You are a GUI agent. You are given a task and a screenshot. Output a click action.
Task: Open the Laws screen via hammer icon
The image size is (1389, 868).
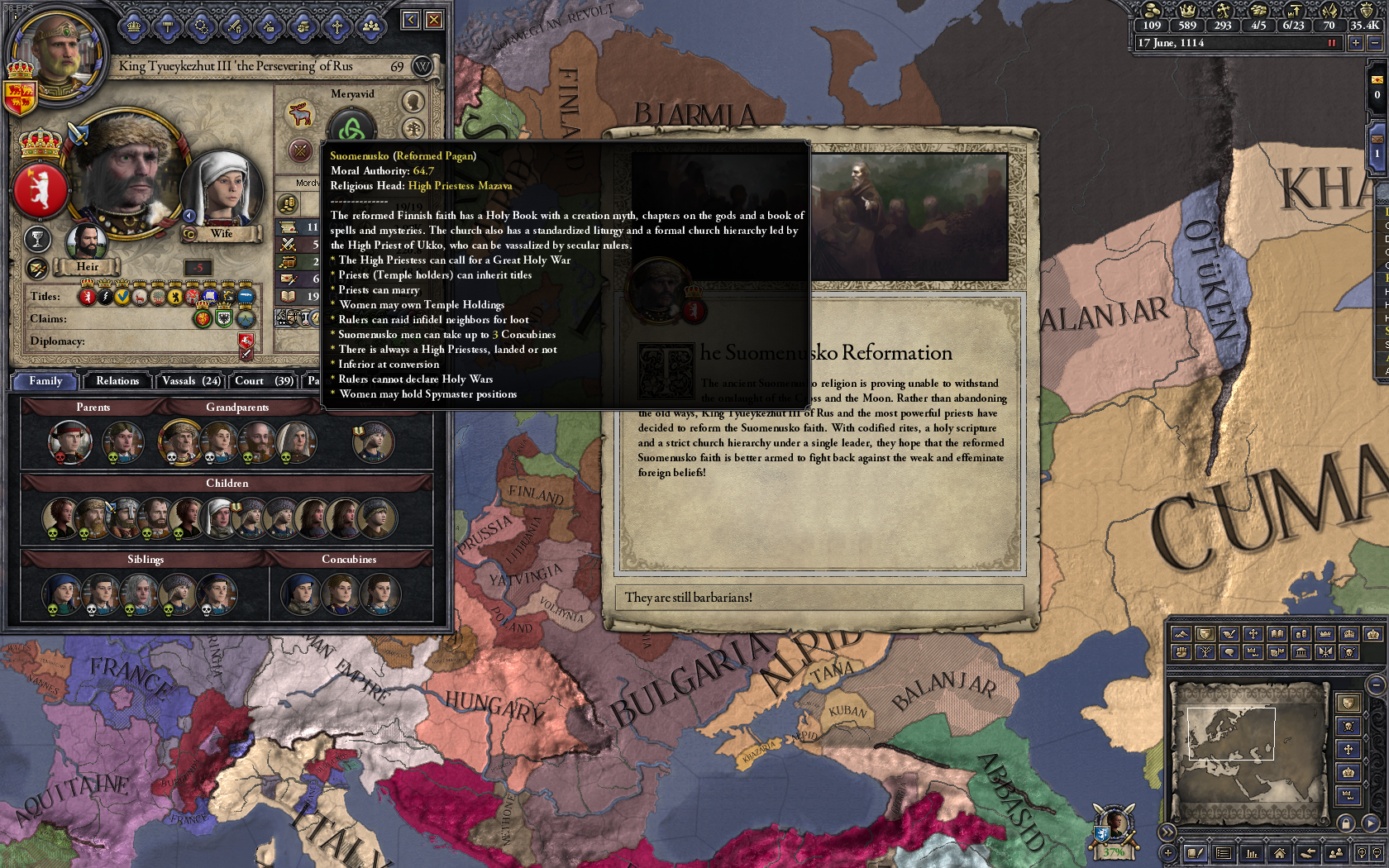point(168,26)
